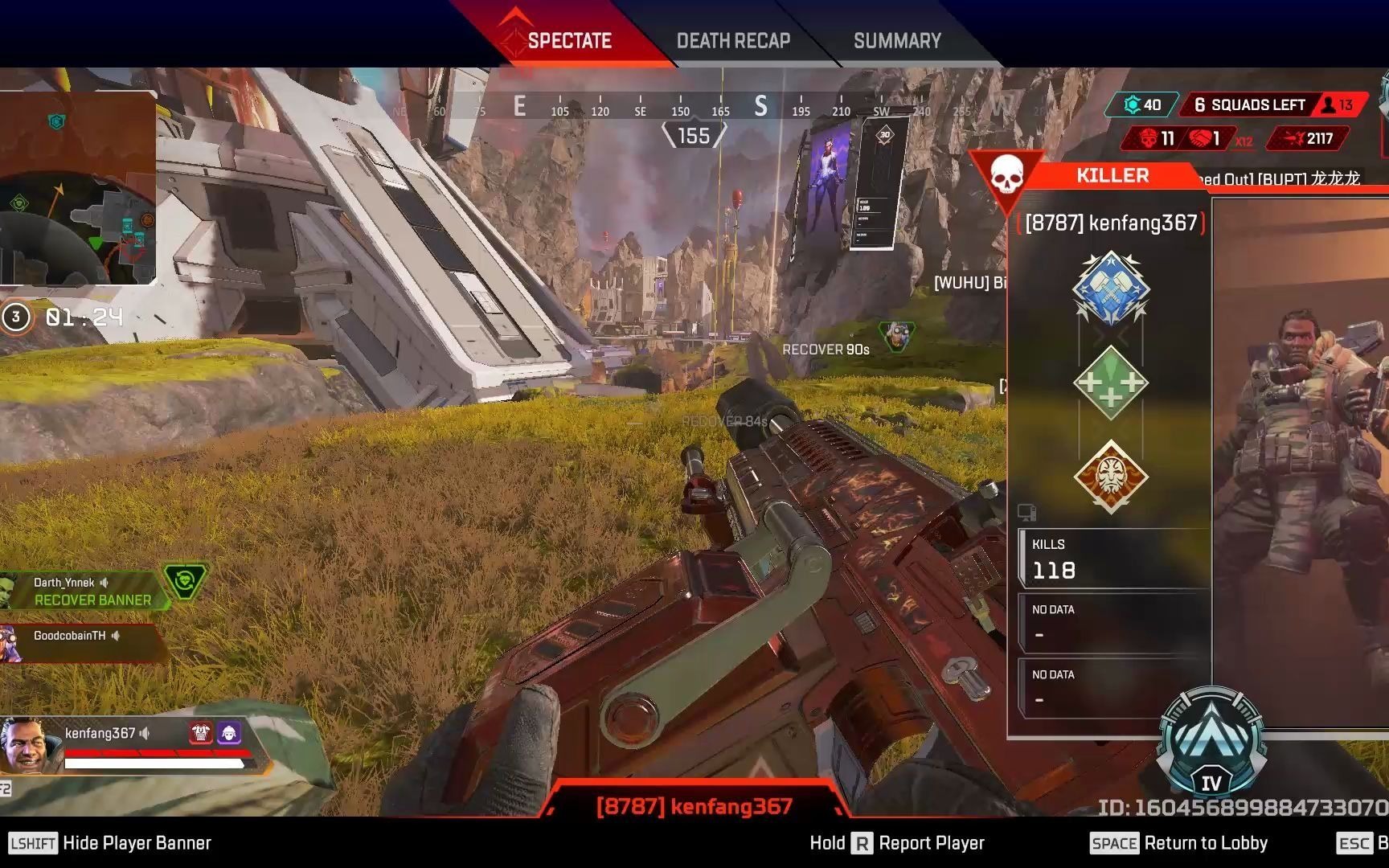
Task: Select the Spectate tab
Action: coord(569,41)
